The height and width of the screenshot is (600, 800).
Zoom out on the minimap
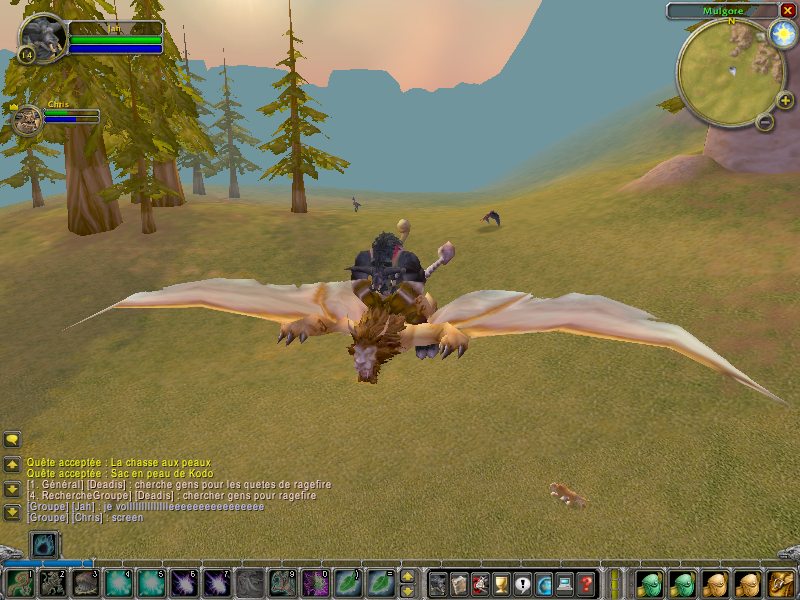point(764,122)
